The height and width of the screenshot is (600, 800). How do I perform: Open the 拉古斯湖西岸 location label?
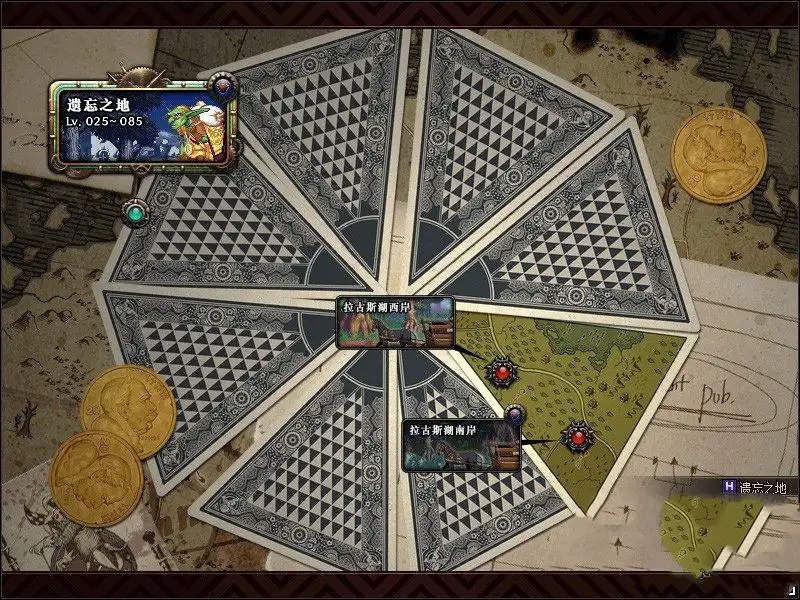[395, 322]
